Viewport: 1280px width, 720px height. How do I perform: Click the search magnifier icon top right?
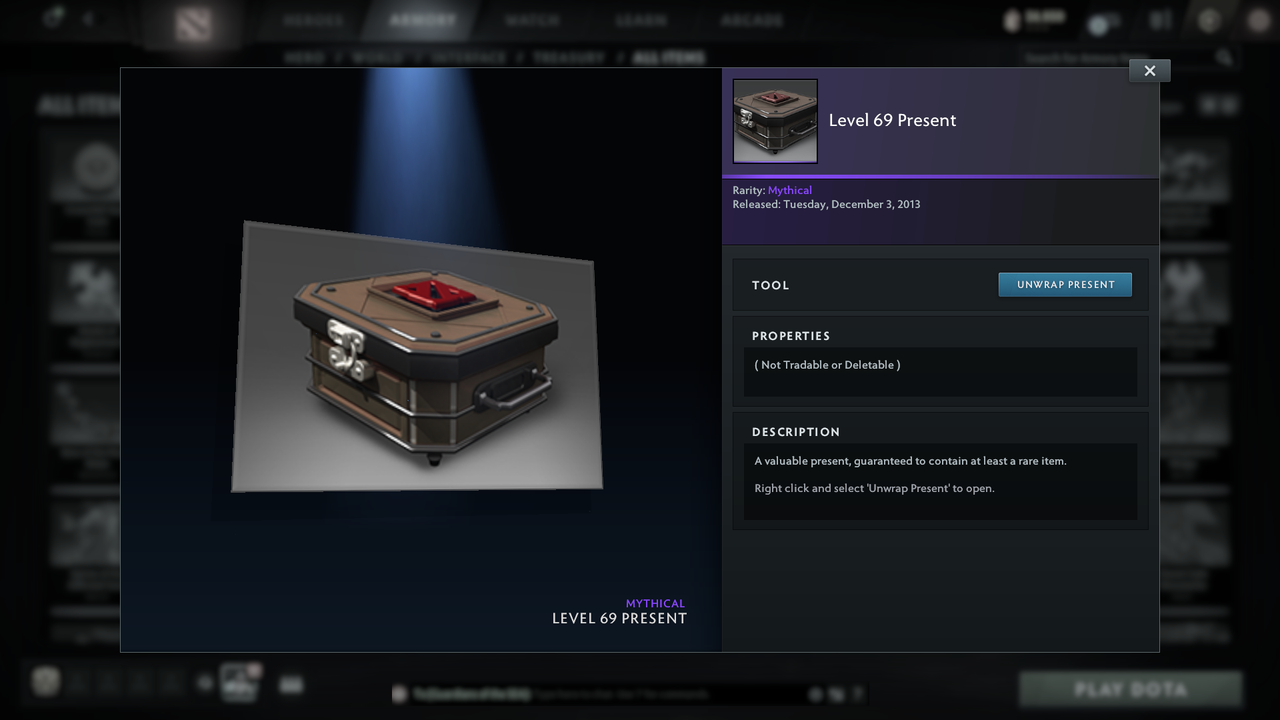click(1226, 57)
